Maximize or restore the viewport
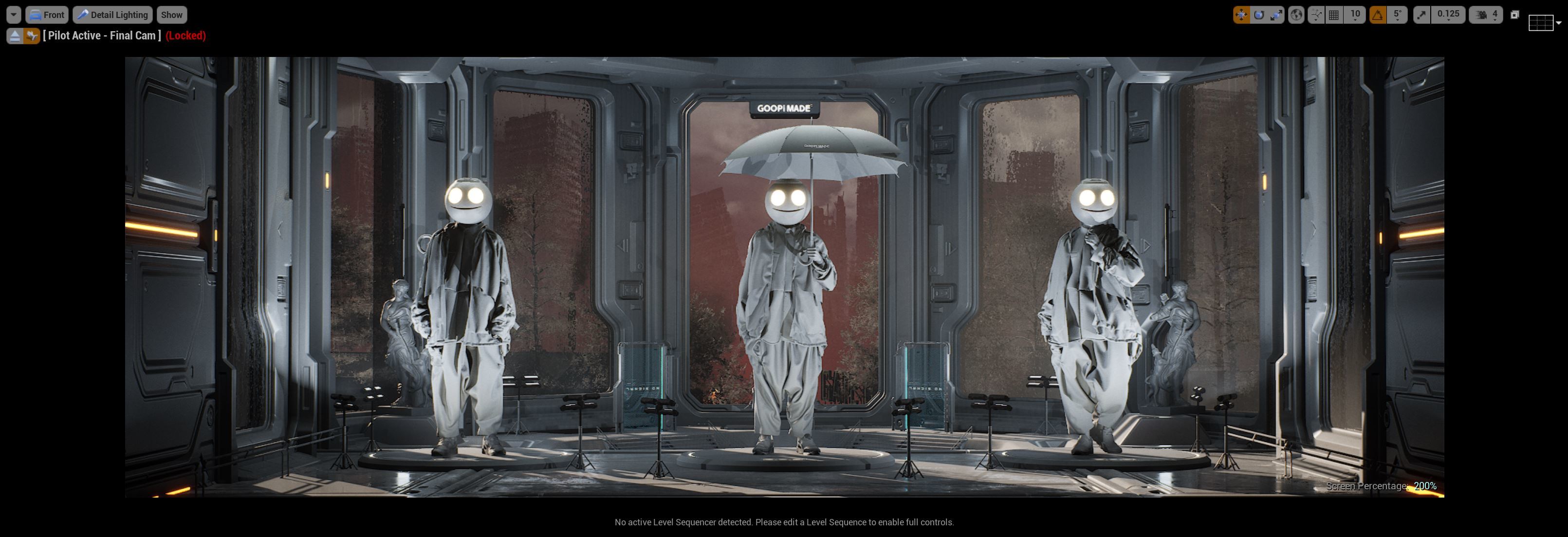This screenshot has width=1568, height=537. click(1515, 15)
